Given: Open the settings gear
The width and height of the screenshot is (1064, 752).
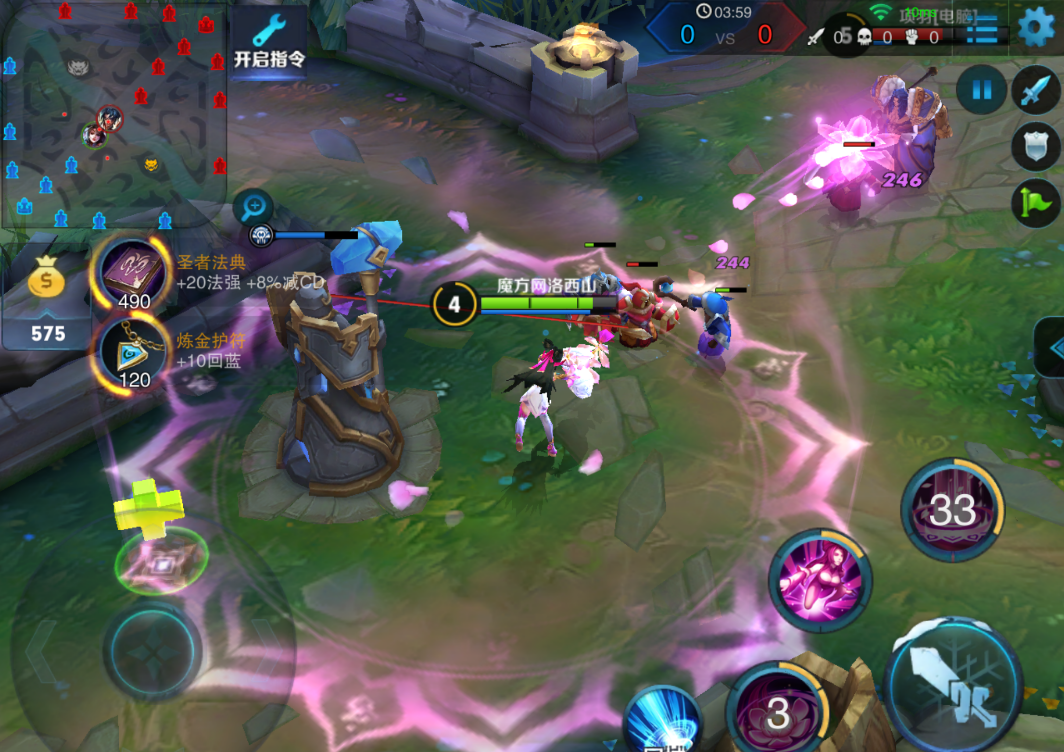Looking at the screenshot, I should coord(1036,27).
